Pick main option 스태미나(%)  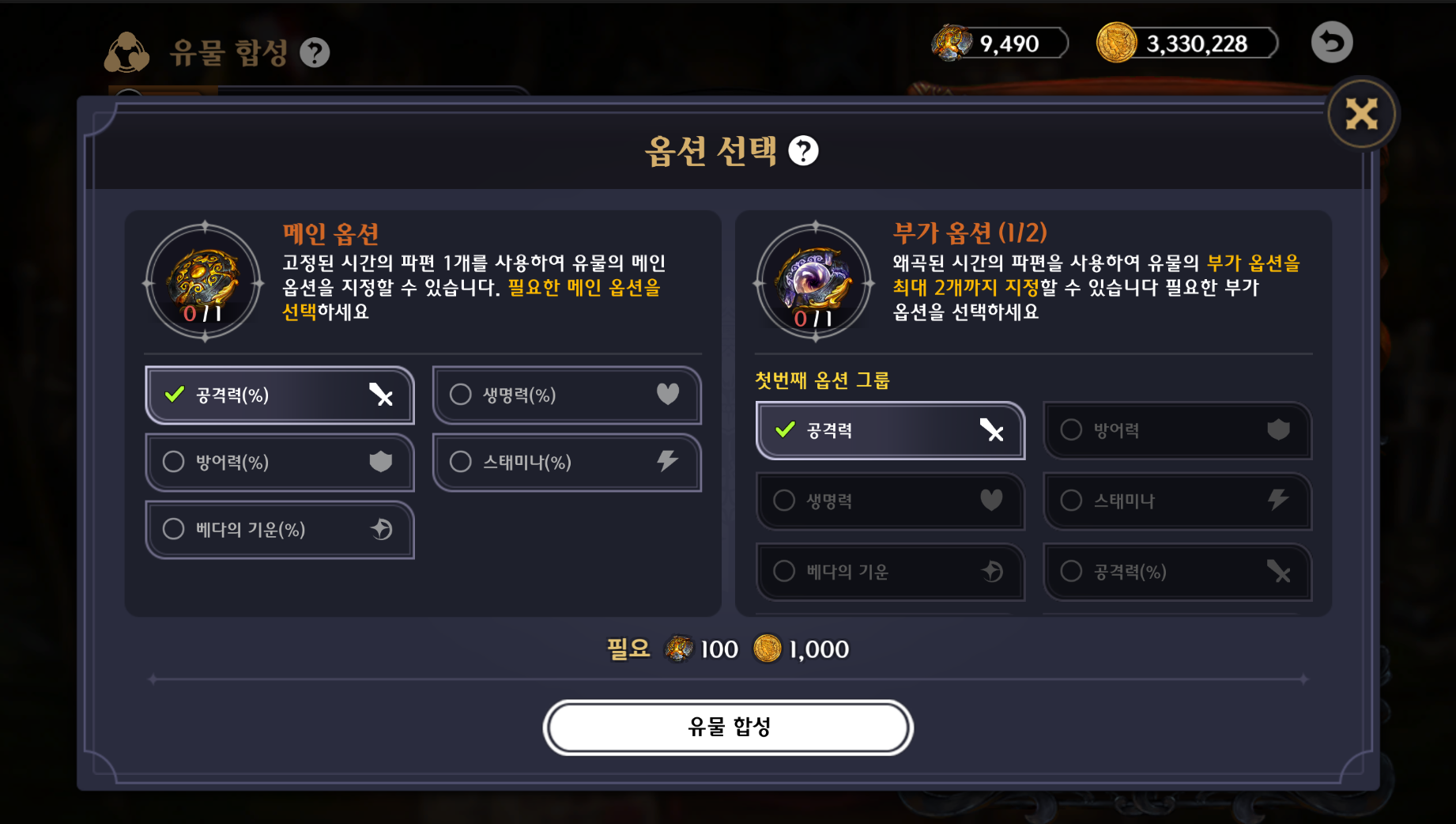[566, 462]
